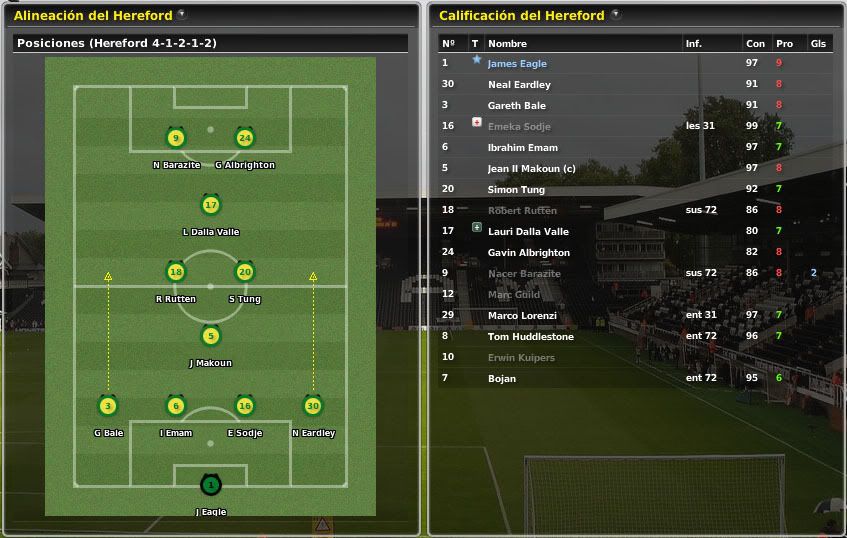
Task: Select G Albrighton's number 24 marker
Action: [244, 138]
